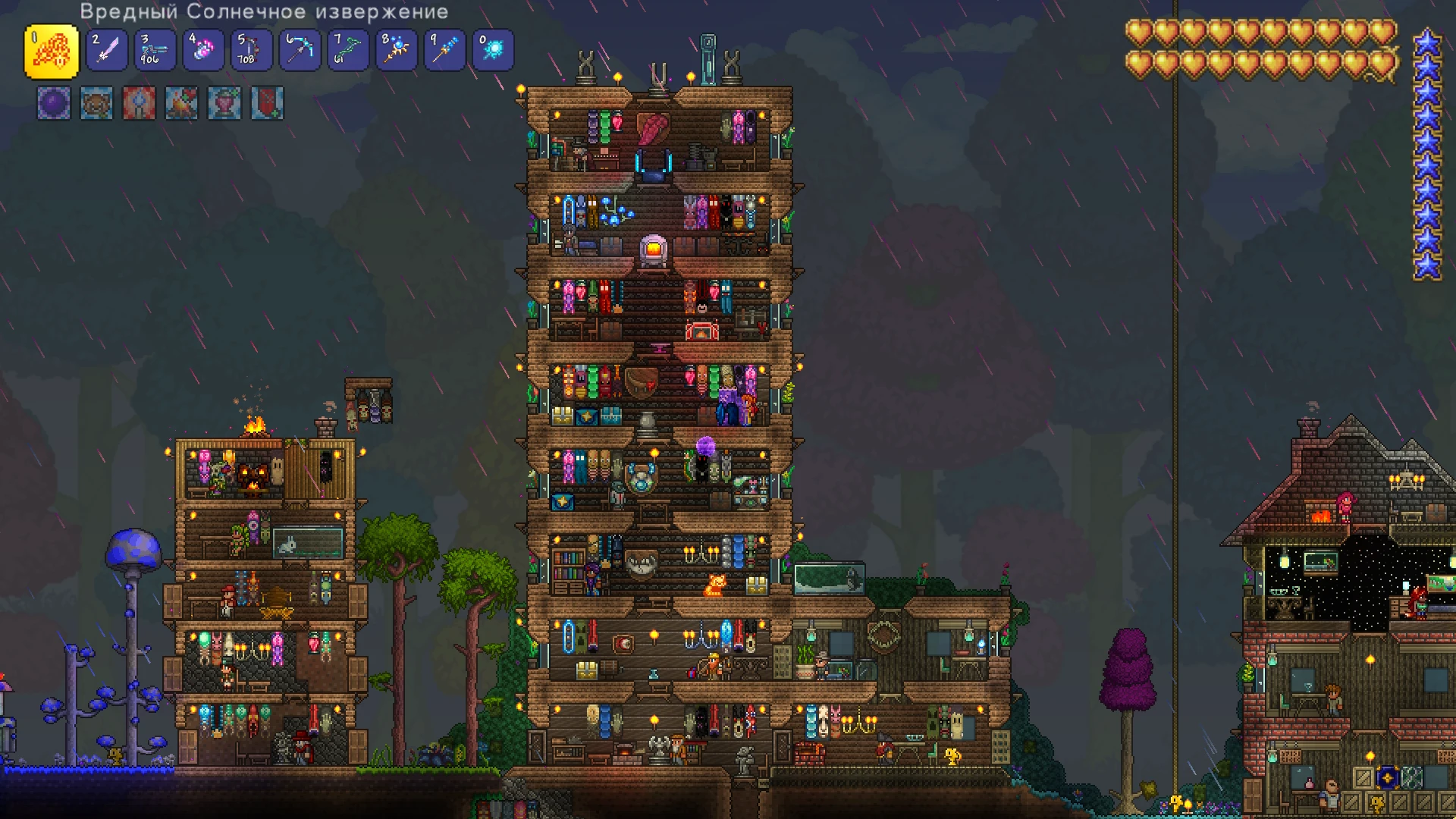Click the red banner buff icon
Image resolution: width=1456 pixels, height=819 pixels.
point(267,104)
